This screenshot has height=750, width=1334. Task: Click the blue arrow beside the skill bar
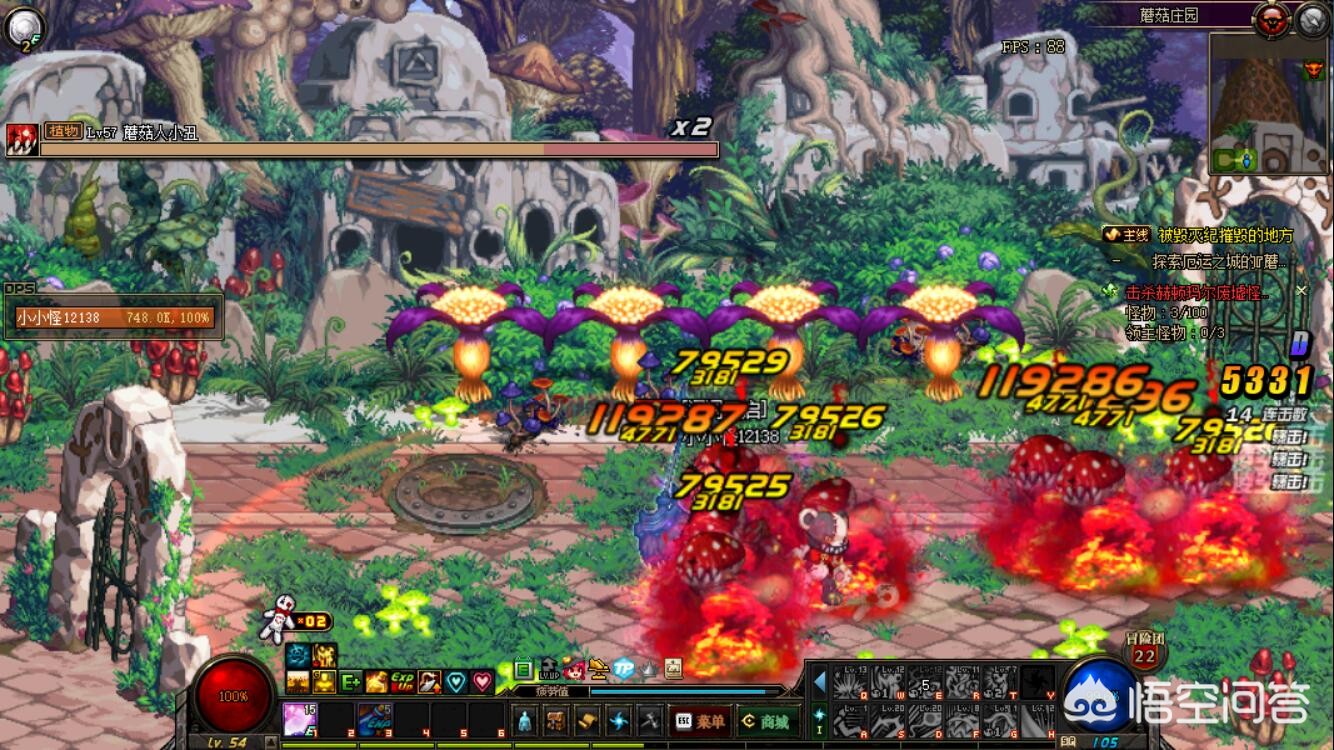[x=820, y=682]
